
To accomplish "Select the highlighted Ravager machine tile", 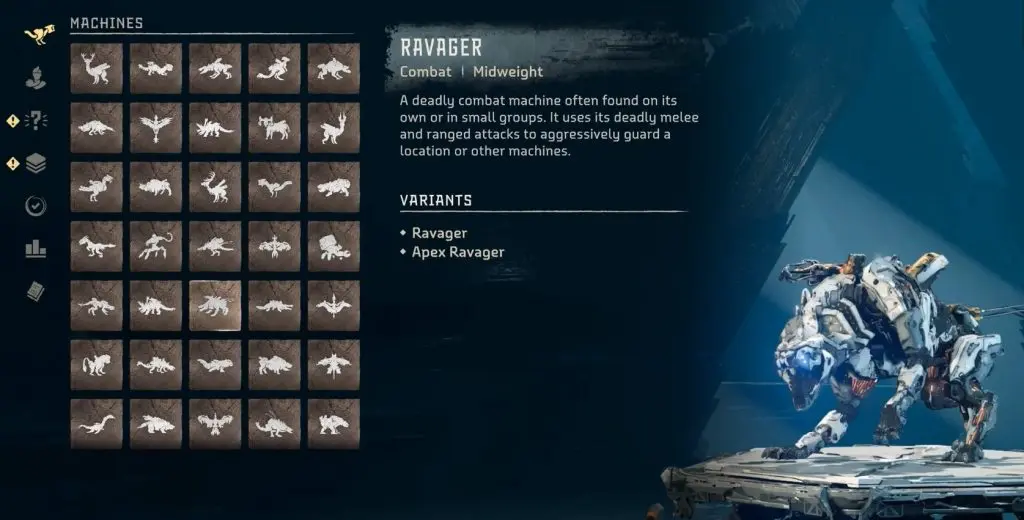I will click(x=215, y=305).
